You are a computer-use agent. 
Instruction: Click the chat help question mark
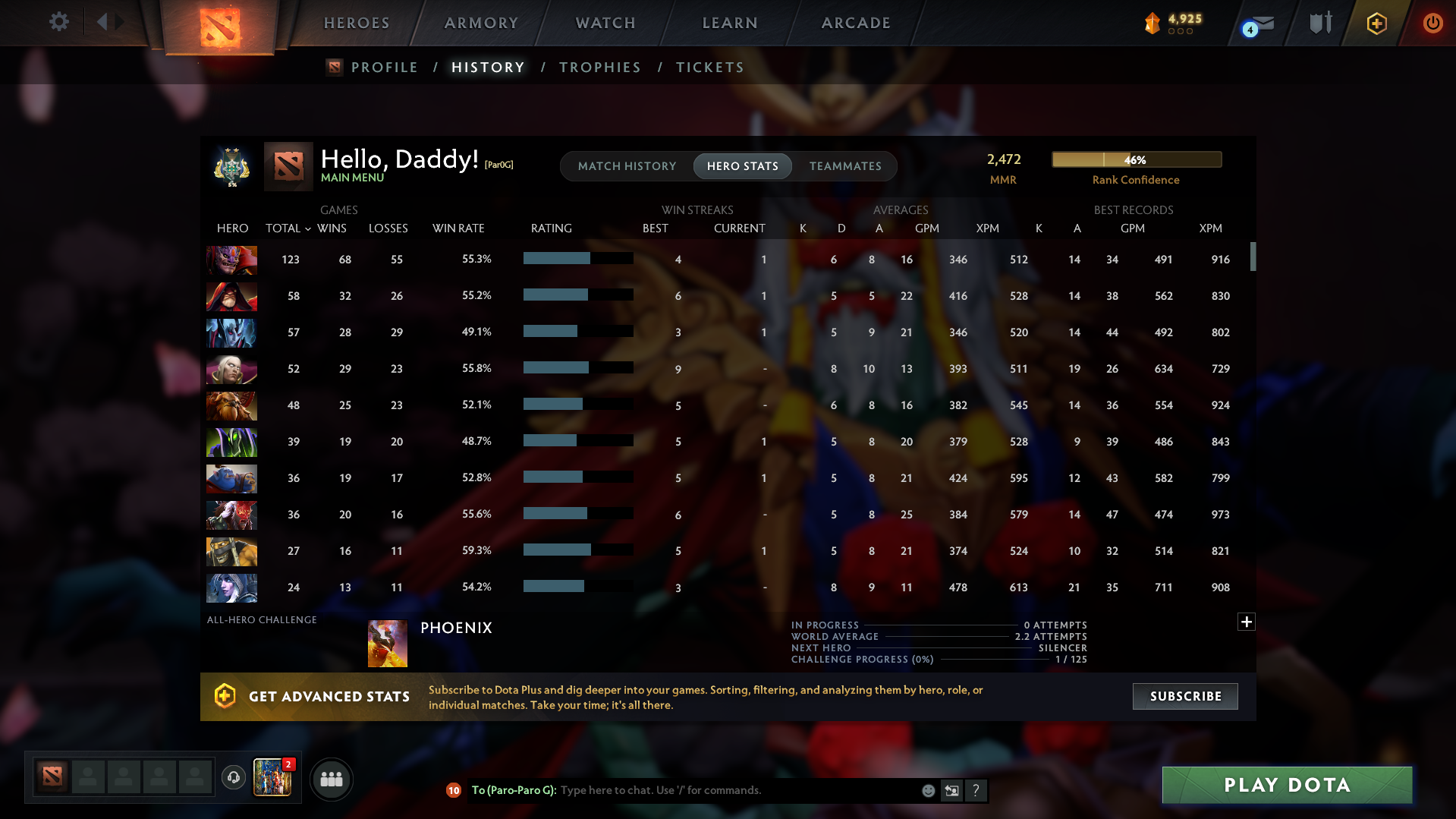coord(976,790)
